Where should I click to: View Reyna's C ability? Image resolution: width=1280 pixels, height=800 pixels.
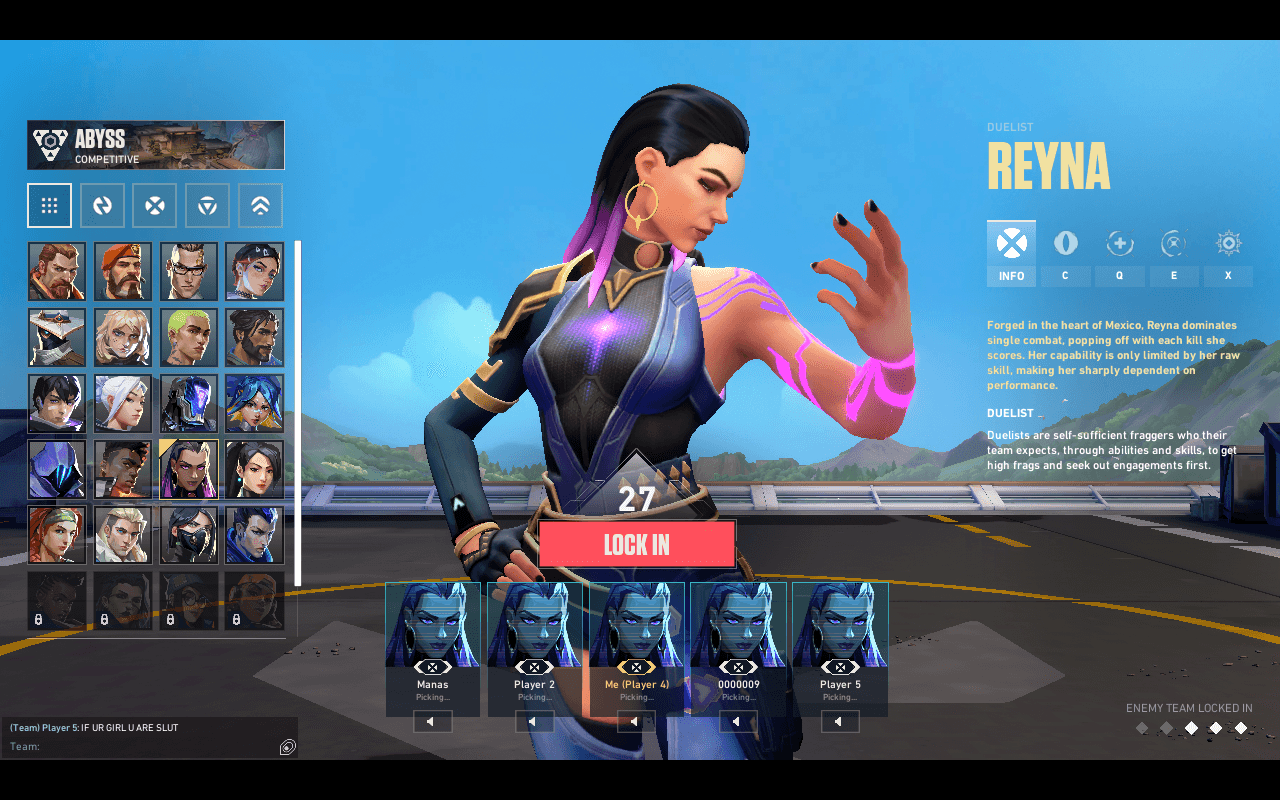[x=1065, y=254]
